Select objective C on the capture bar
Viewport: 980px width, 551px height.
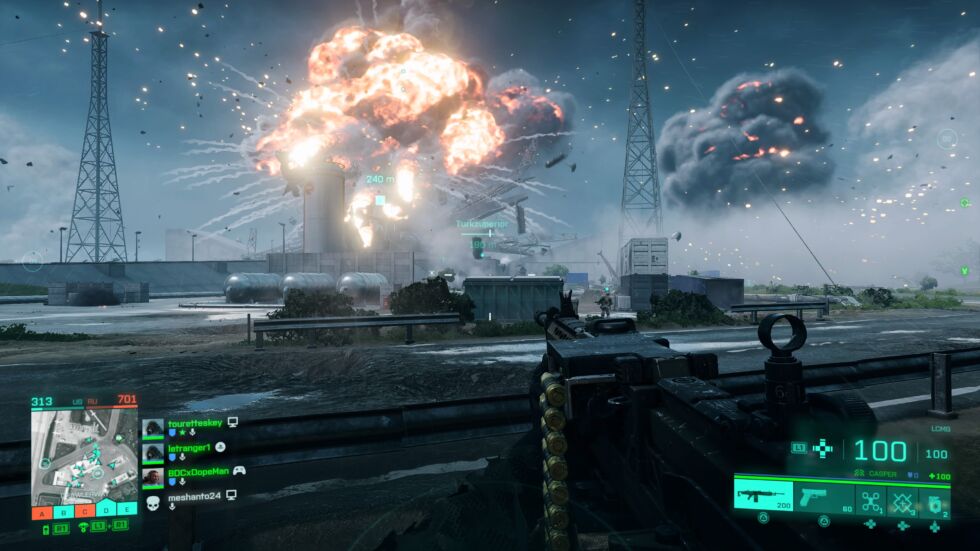pyautogui.click(x=84, y=513)
